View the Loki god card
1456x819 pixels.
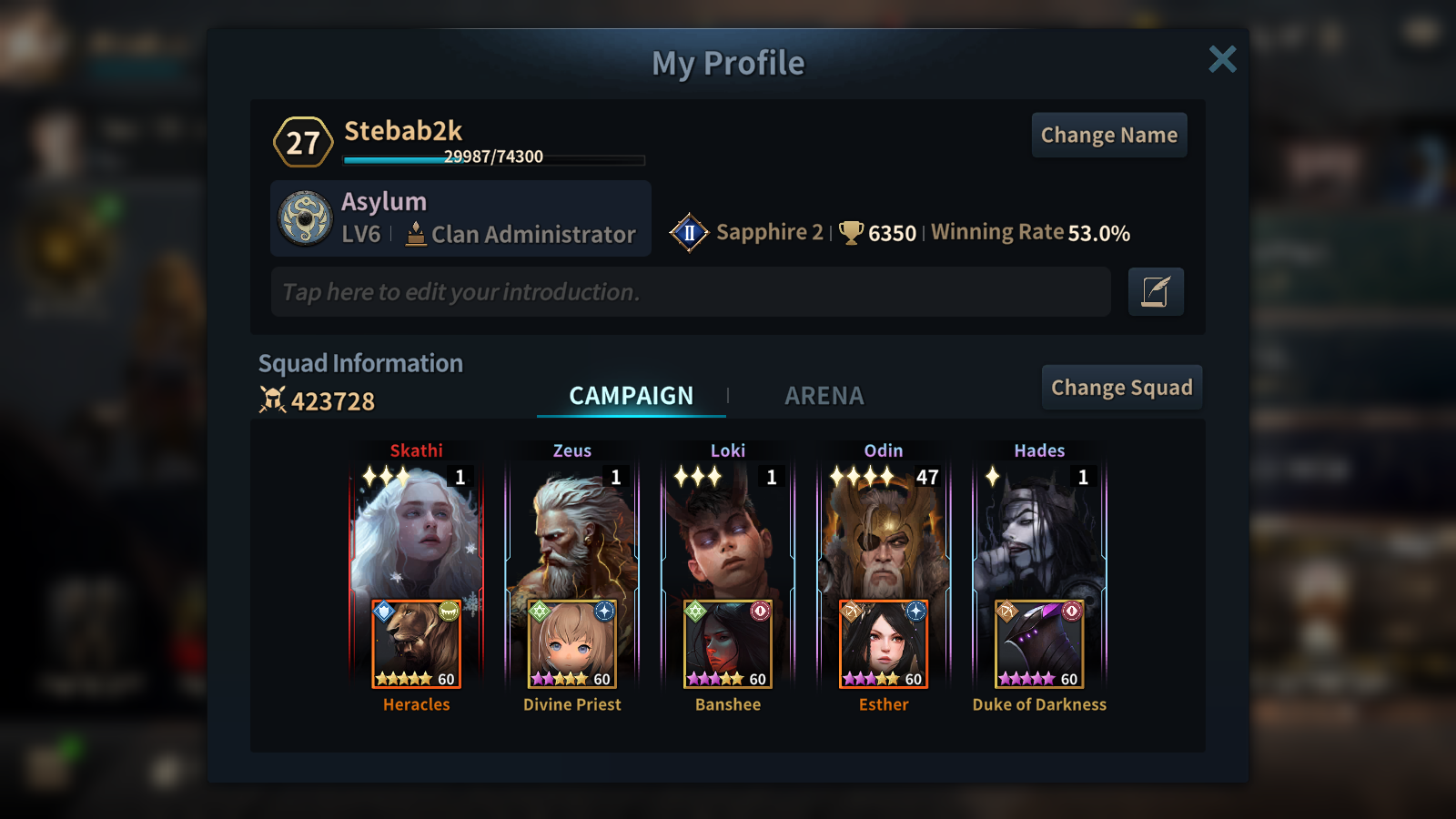pyautogui.click(x=728, y=532)
